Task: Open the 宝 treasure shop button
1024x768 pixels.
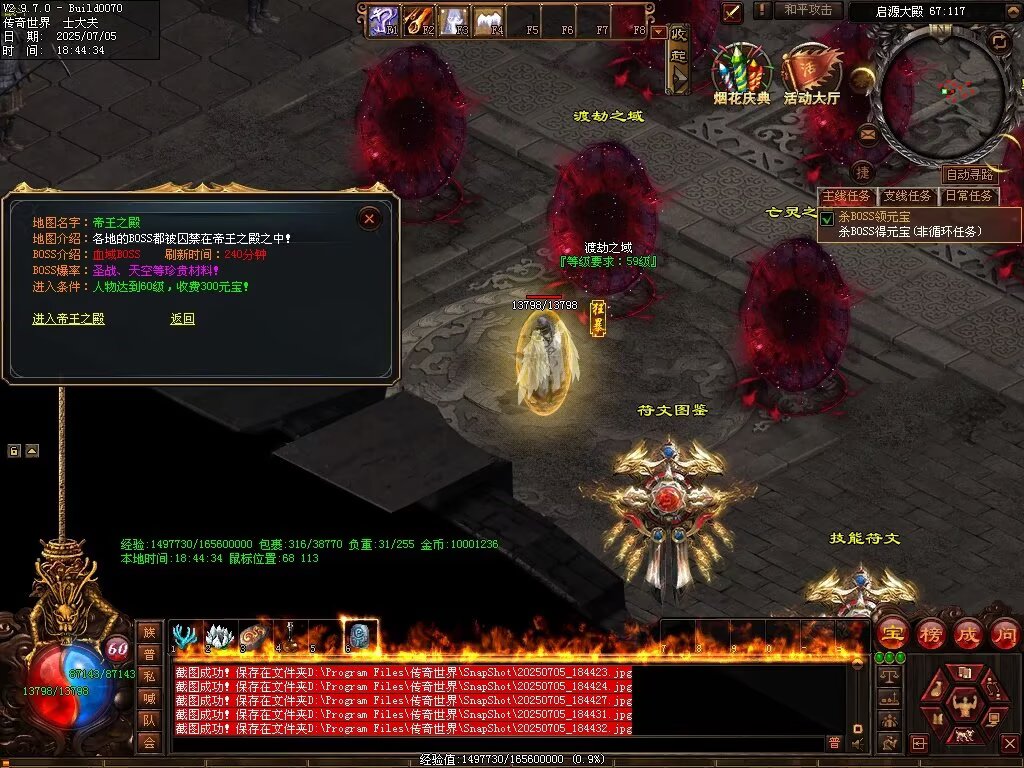Action: click(x=892, y=633)
